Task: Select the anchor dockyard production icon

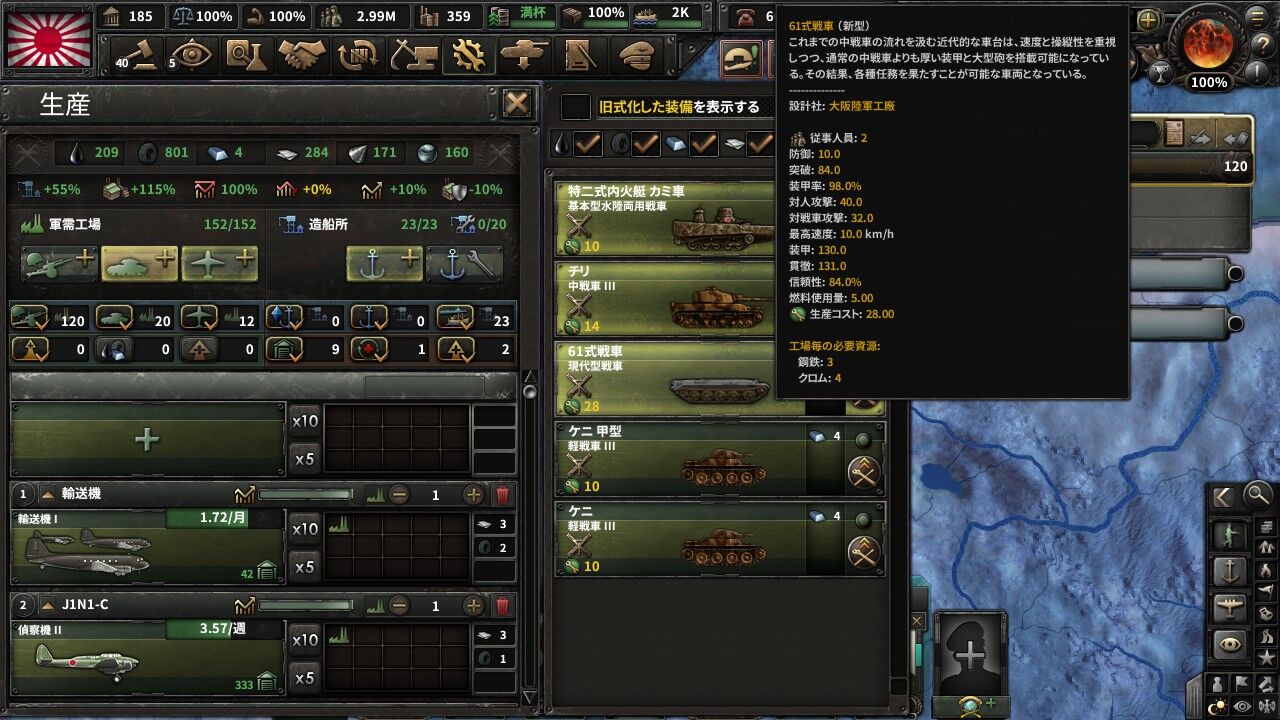Action: pyautogui.click(x=382, y=263)
